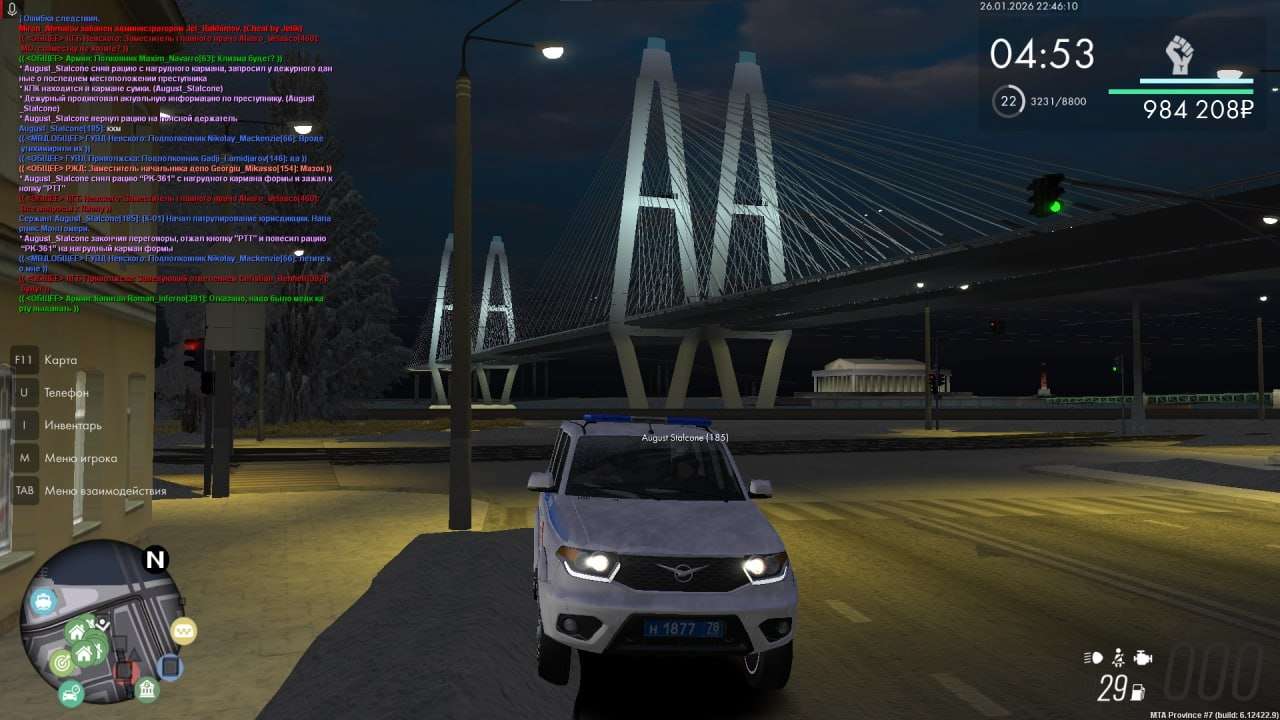Image resolution: width=1280 pixels, height=720 pixels.
Task: Select the light-blue car marker on minimap
Action: click(x=43, y=602)
